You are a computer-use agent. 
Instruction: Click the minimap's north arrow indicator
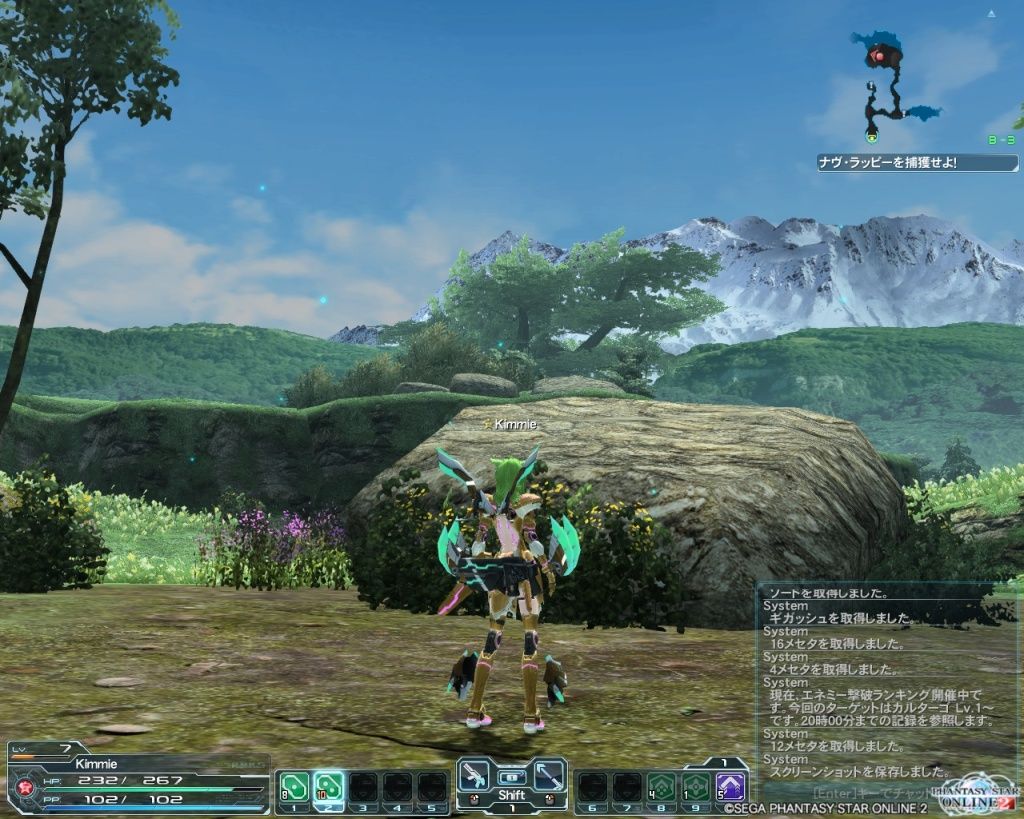point(991,15)
